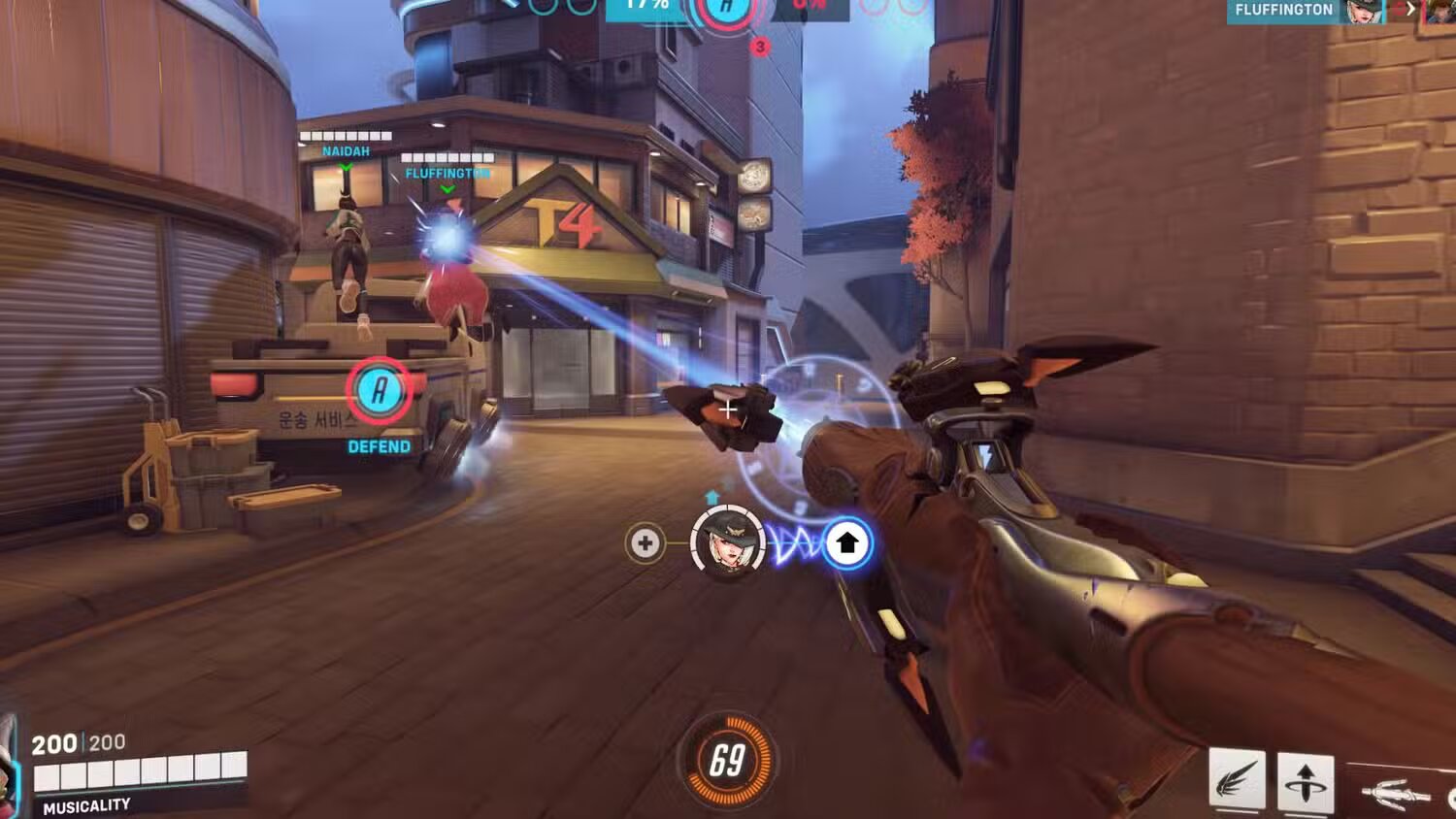Select the damage boost up-arrow icon
1456x819 pixels.
tap(846, 543)
